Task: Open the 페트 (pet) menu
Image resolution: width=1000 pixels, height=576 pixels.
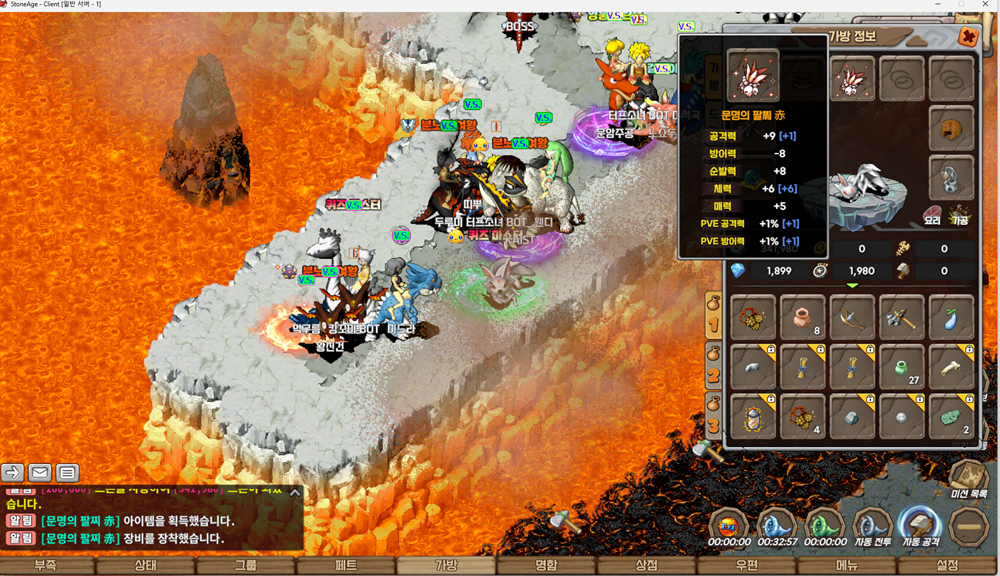Action: [346, 566]
